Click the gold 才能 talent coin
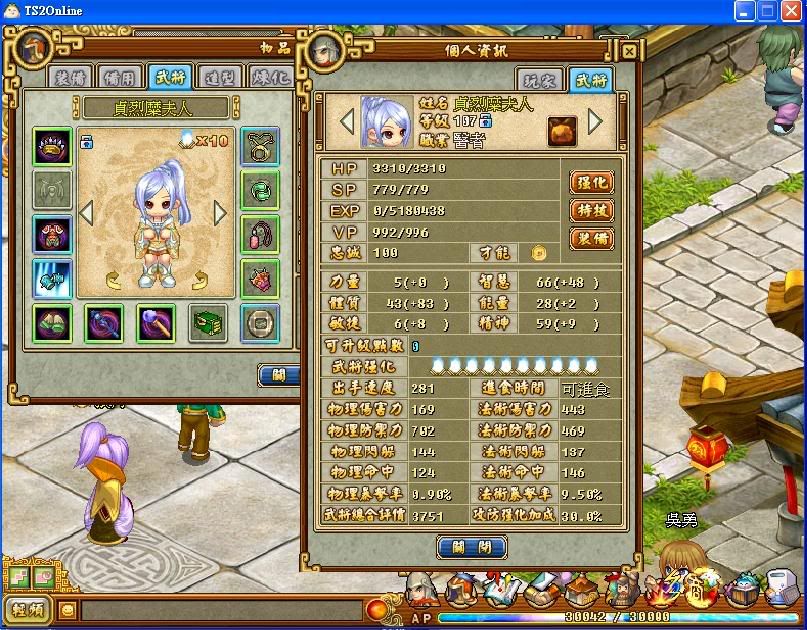The height and width of the screenshot is (630, 807). pos(538,253)
